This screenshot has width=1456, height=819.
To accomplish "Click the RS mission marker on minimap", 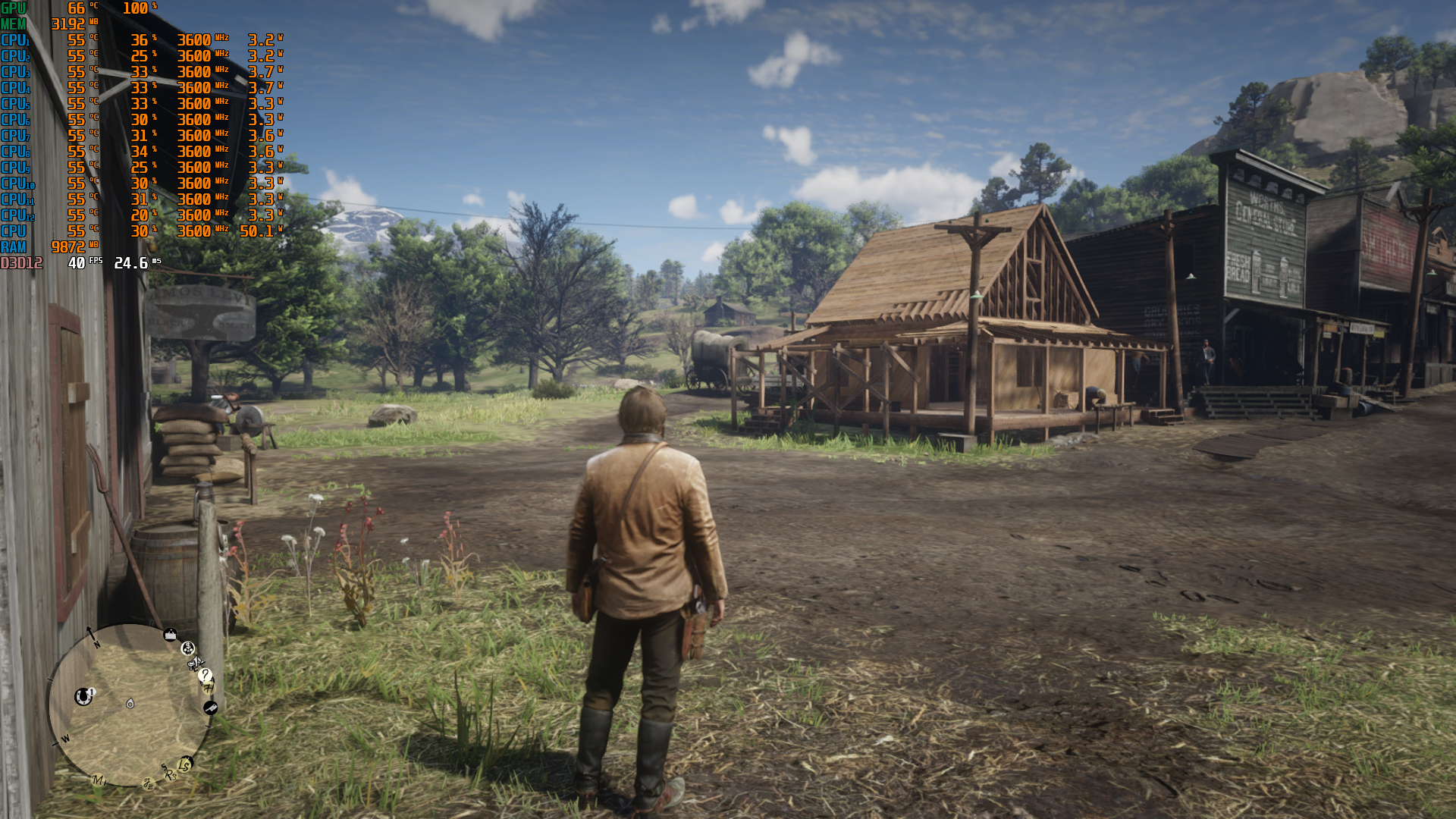I will tap(170, 774).
